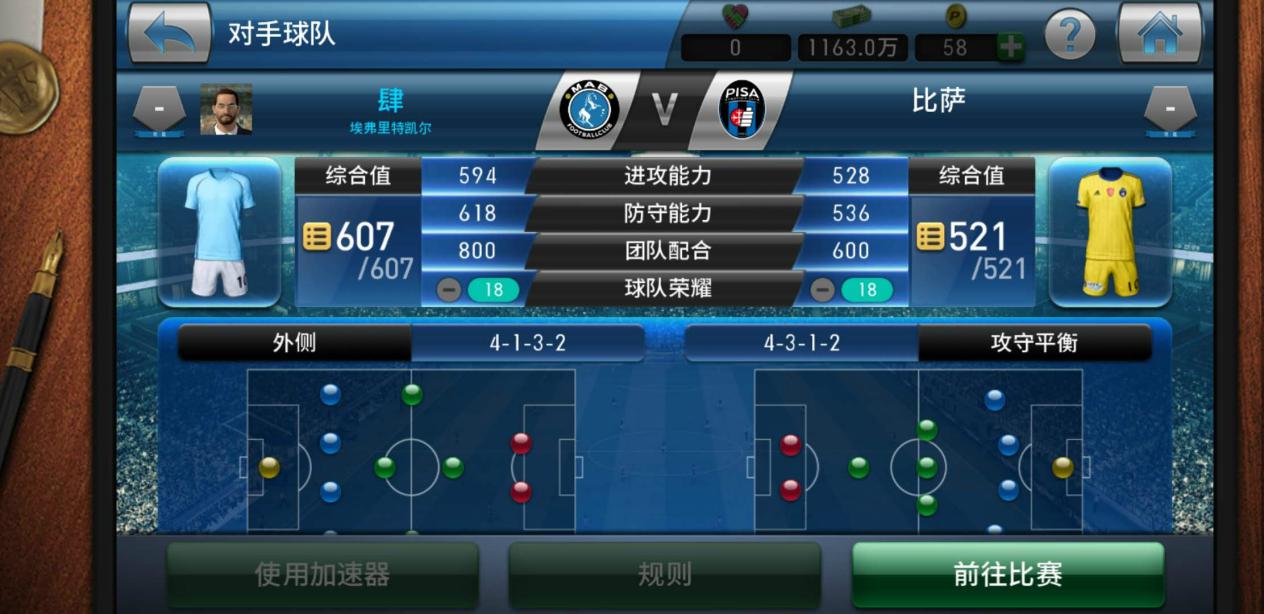This screenshot has height=614, width=1264.
Task: Tap the 使用加速器 booster button
Action: [322, 574]
